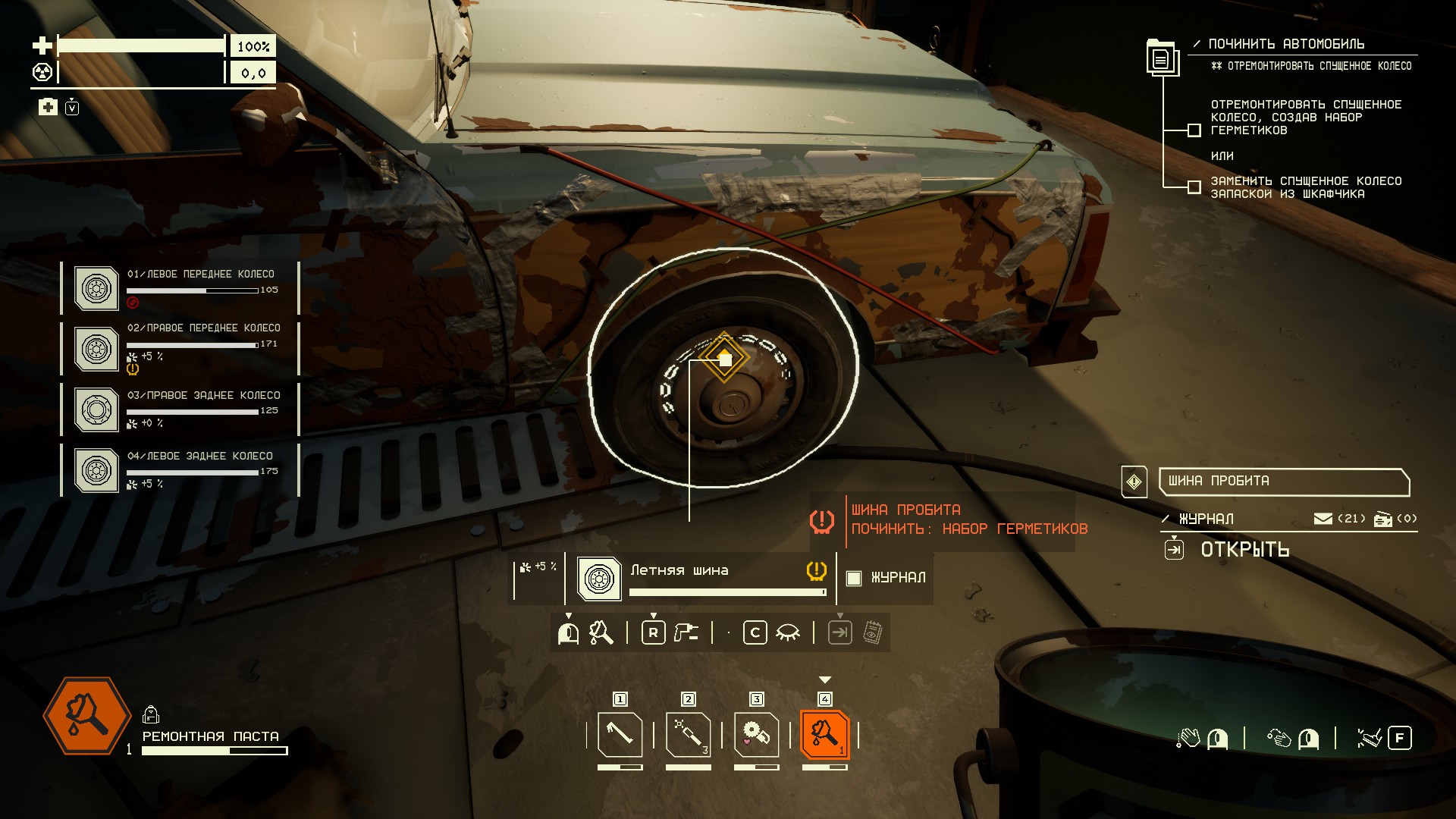Click the large repair putty hexagon icon
1456x819 pixels.
click(86, 716)
